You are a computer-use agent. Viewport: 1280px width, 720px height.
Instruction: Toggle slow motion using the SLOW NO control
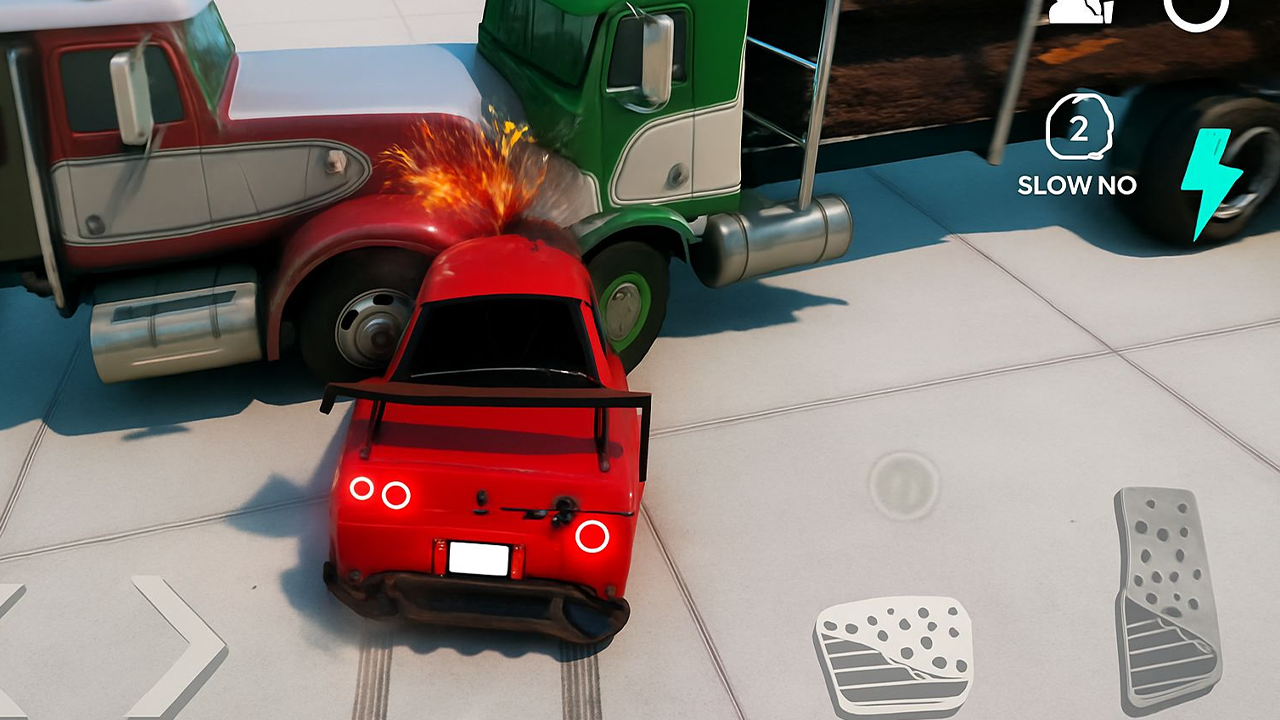pos(1078,185)
